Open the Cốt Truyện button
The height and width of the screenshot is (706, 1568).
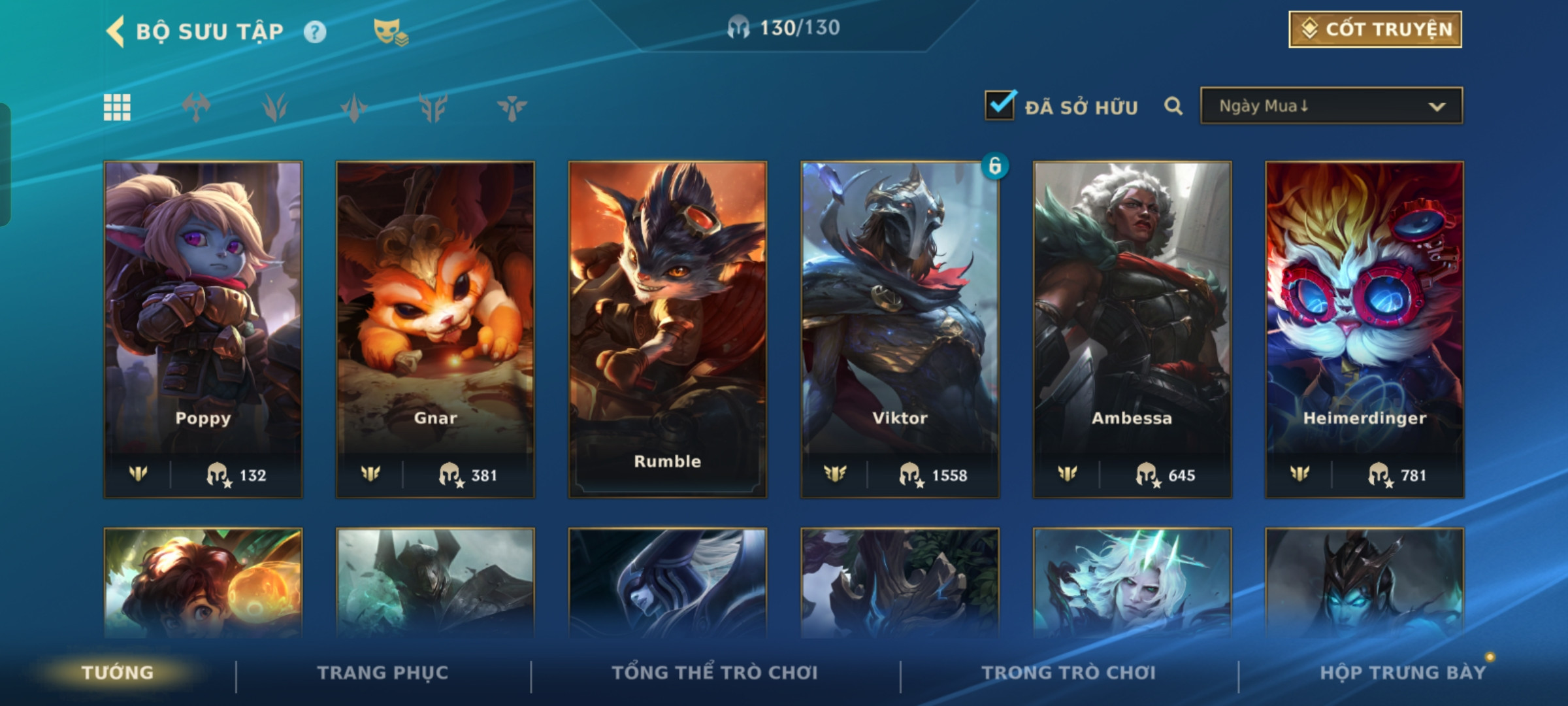coord(1375,29)
